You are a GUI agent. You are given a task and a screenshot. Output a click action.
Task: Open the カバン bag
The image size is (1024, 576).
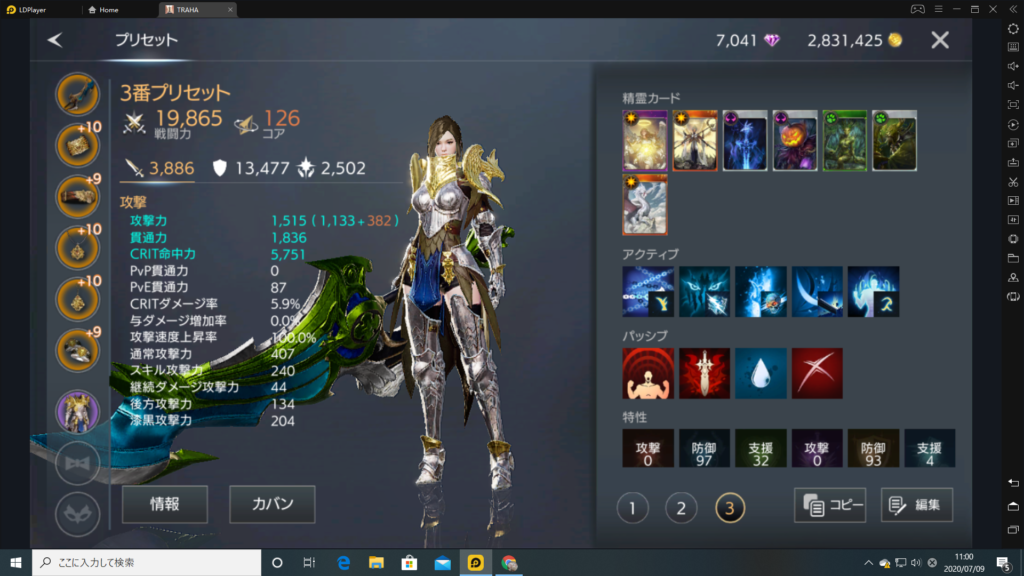pyautogui.click(x=272, y=504)
